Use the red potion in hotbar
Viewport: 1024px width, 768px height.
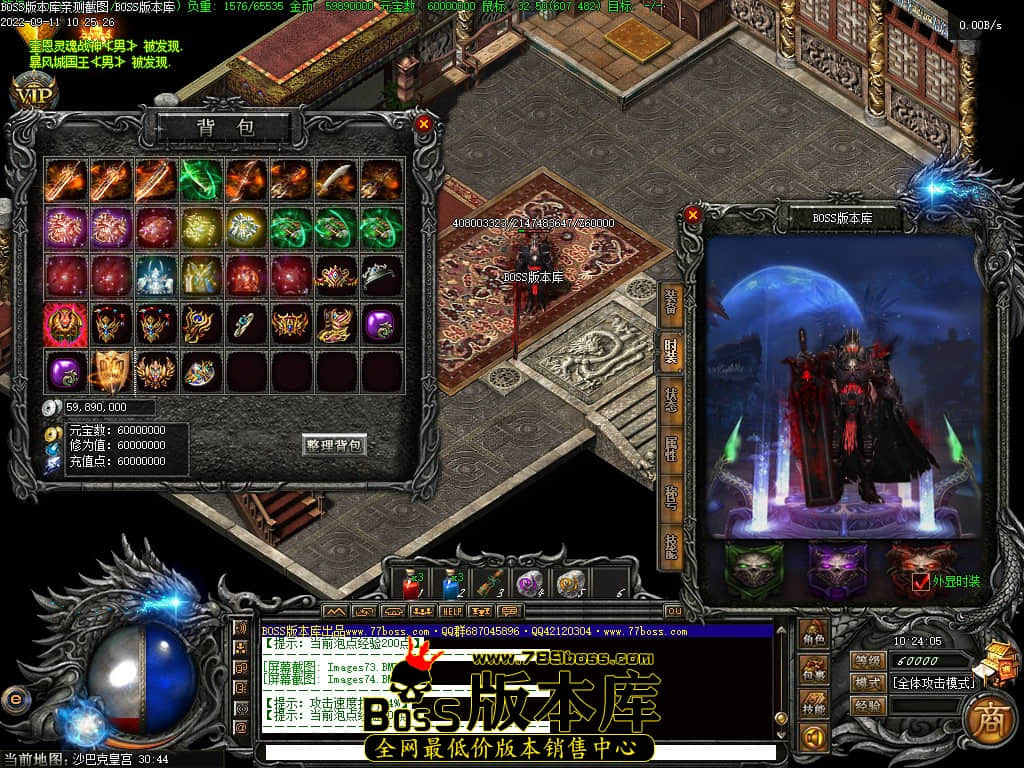tap(412, 582)
